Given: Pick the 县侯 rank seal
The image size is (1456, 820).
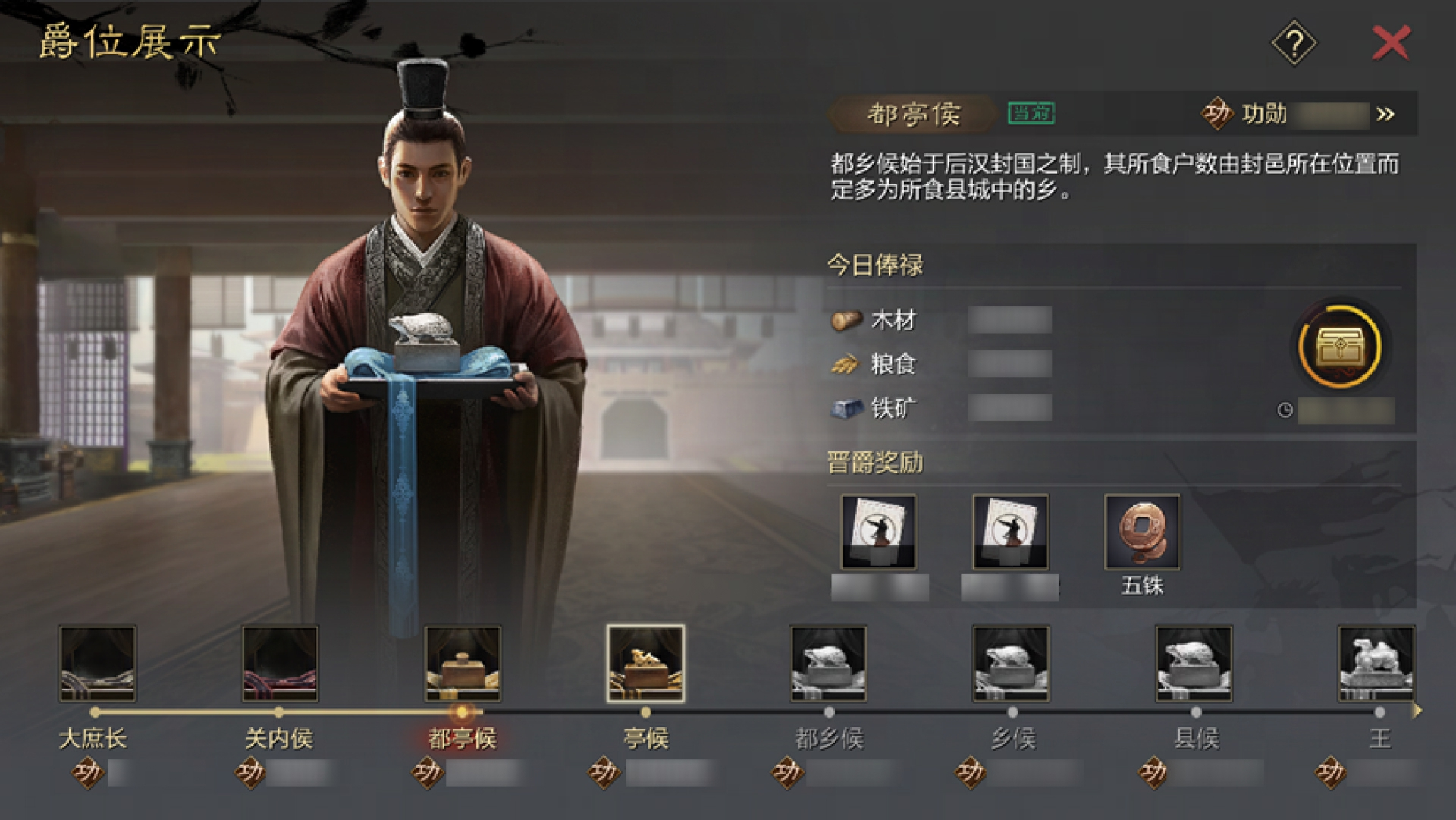Looking at the screenshot, I should pyautogui.click(x=1194, y=663).
